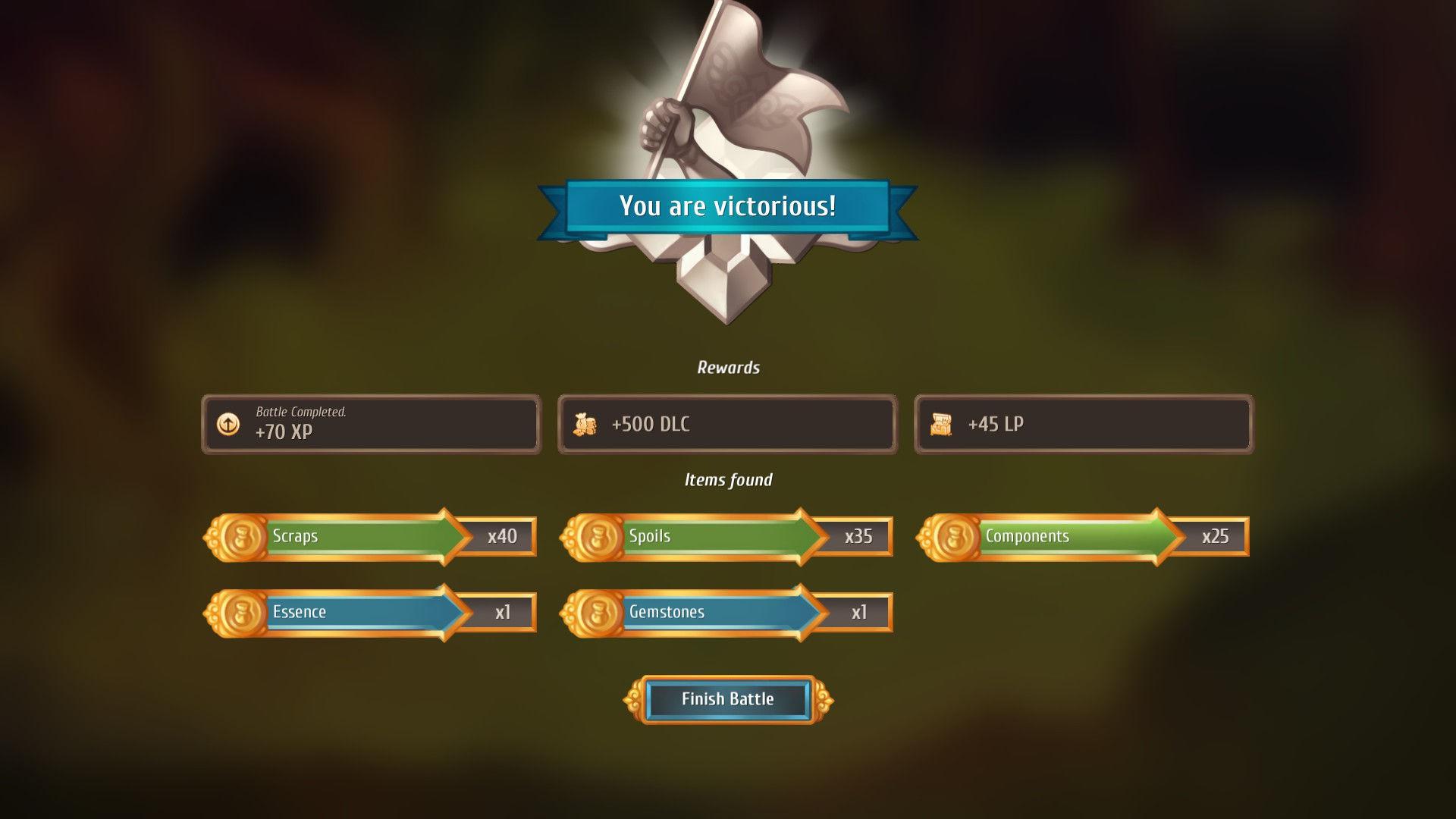Click the treasure chest icon beside +45 LP
The width and height of the screenshot is (1456, 819).
pos(941,425)
